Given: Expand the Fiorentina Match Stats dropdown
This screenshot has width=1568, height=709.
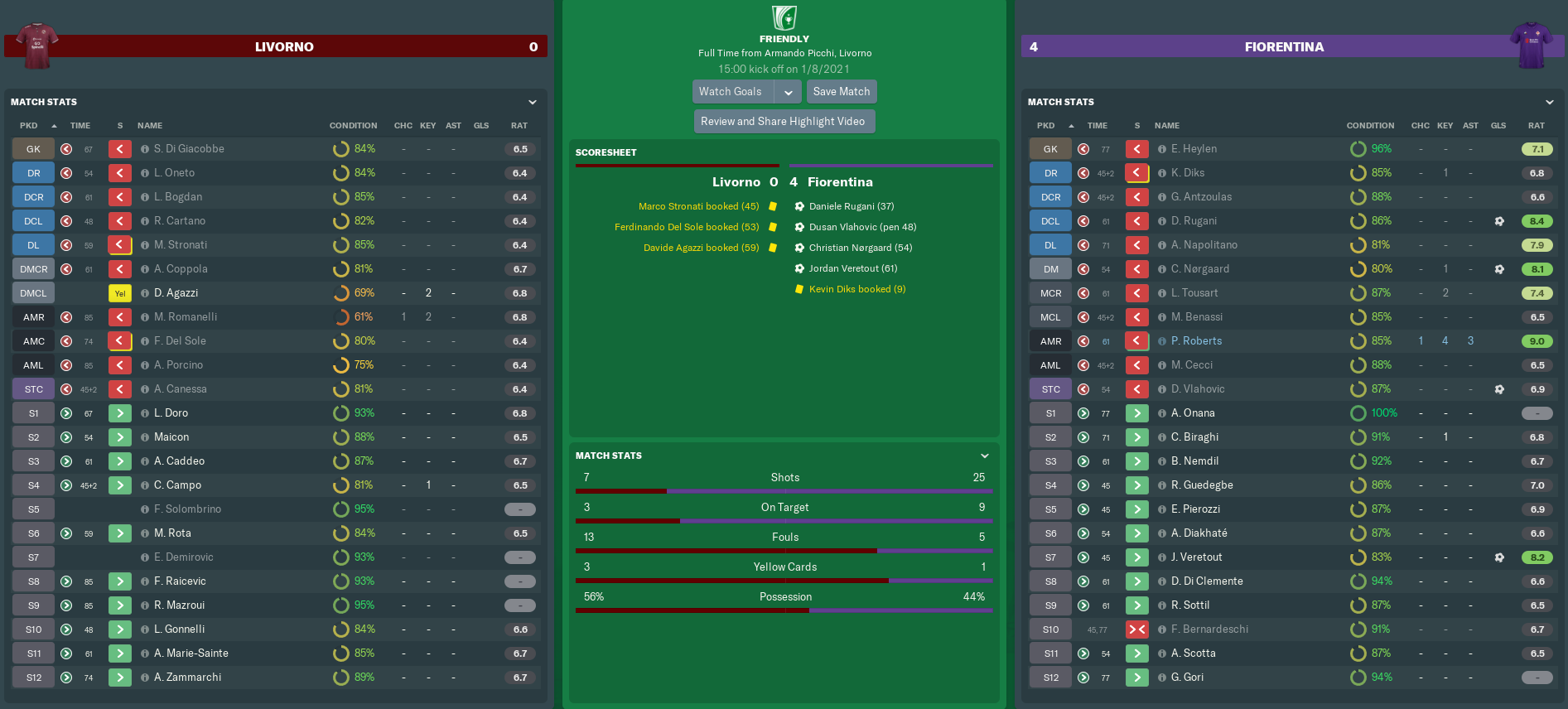Looking at the screenshot, I should [x=1550, y=102].
